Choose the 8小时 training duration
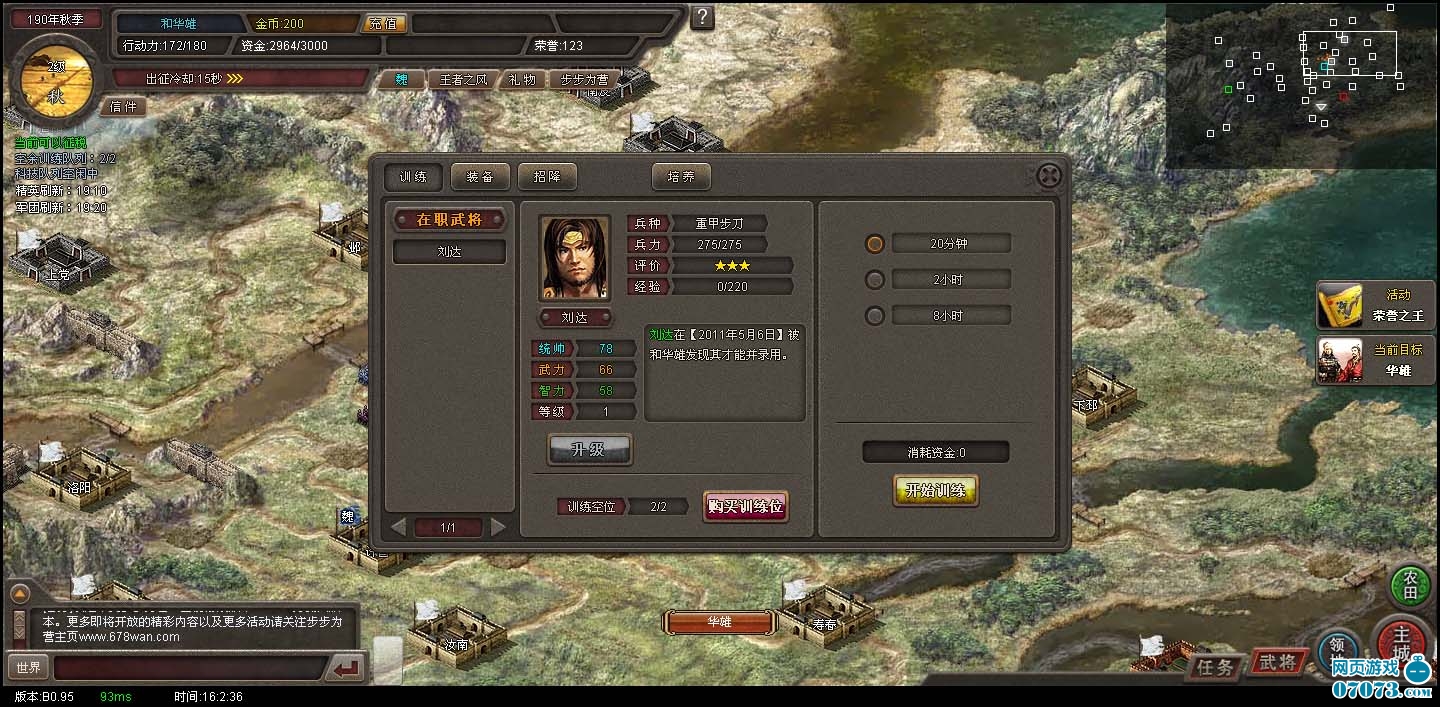This screenshot has height=707, width=1440. [875, 316]
